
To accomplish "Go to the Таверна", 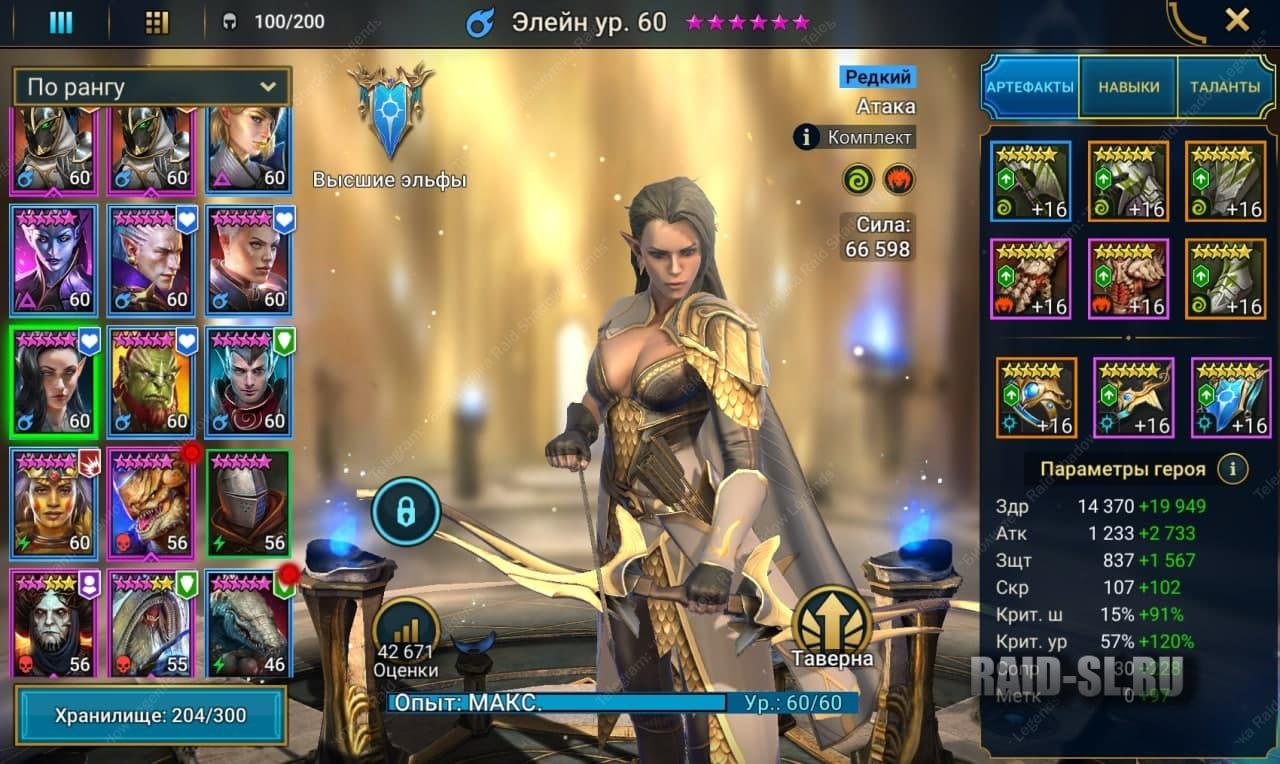I will tap(832, 630).
